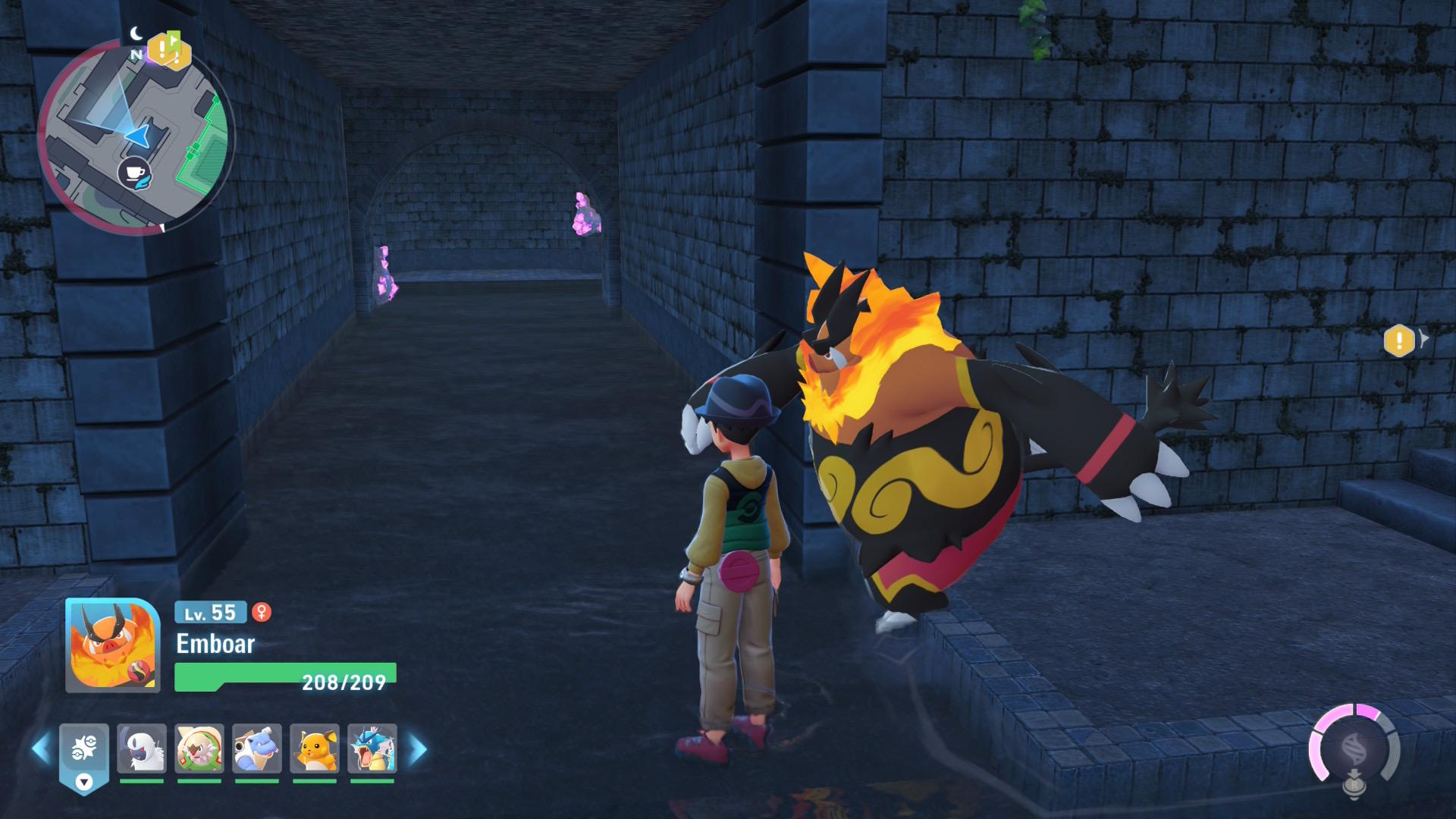This screenshot has height=819, width=1456.
Task: Click the yellow quest marker on minimap
Action: pos(167,52)
